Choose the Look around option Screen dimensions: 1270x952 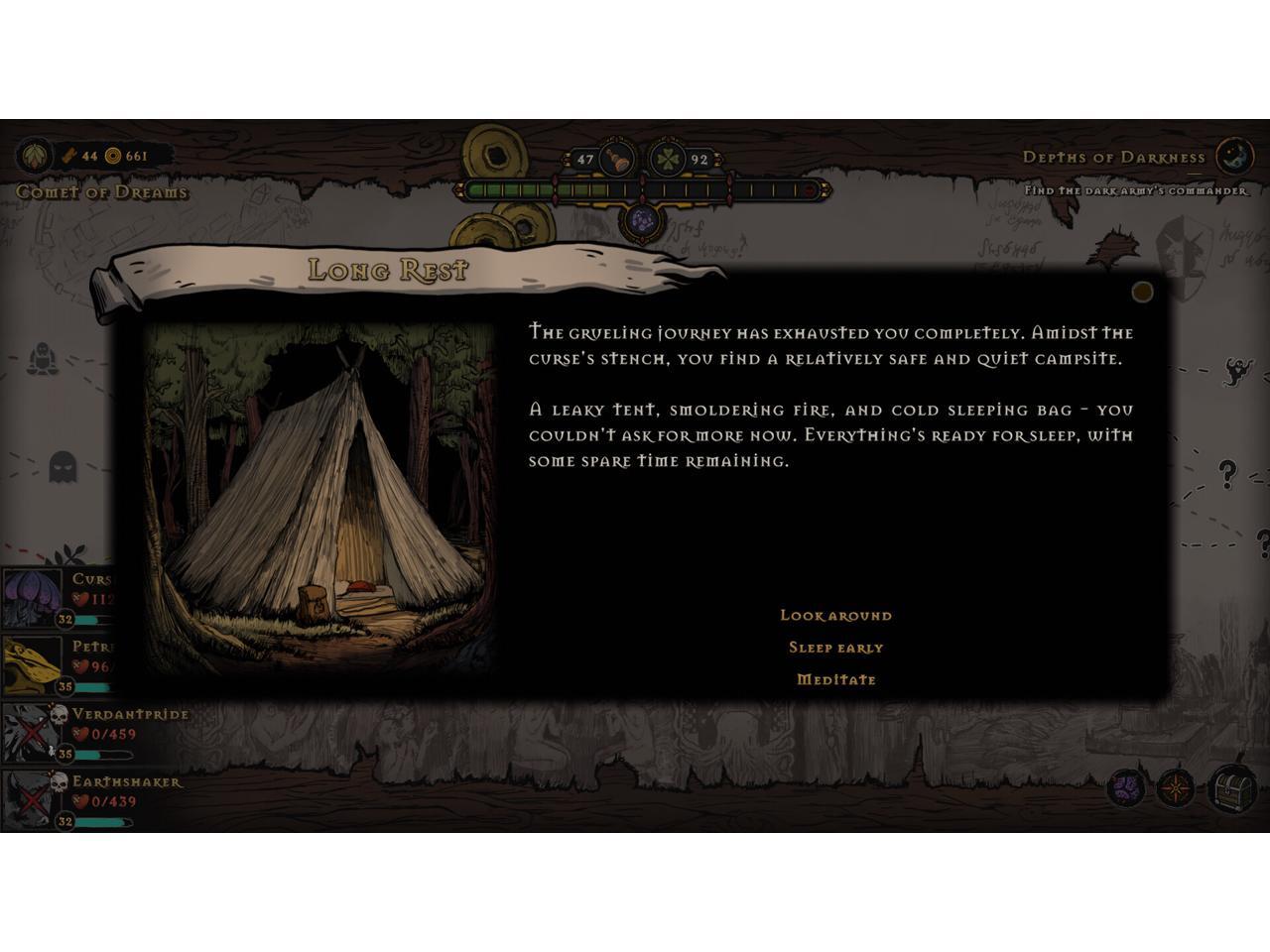[x=835, y=616]
